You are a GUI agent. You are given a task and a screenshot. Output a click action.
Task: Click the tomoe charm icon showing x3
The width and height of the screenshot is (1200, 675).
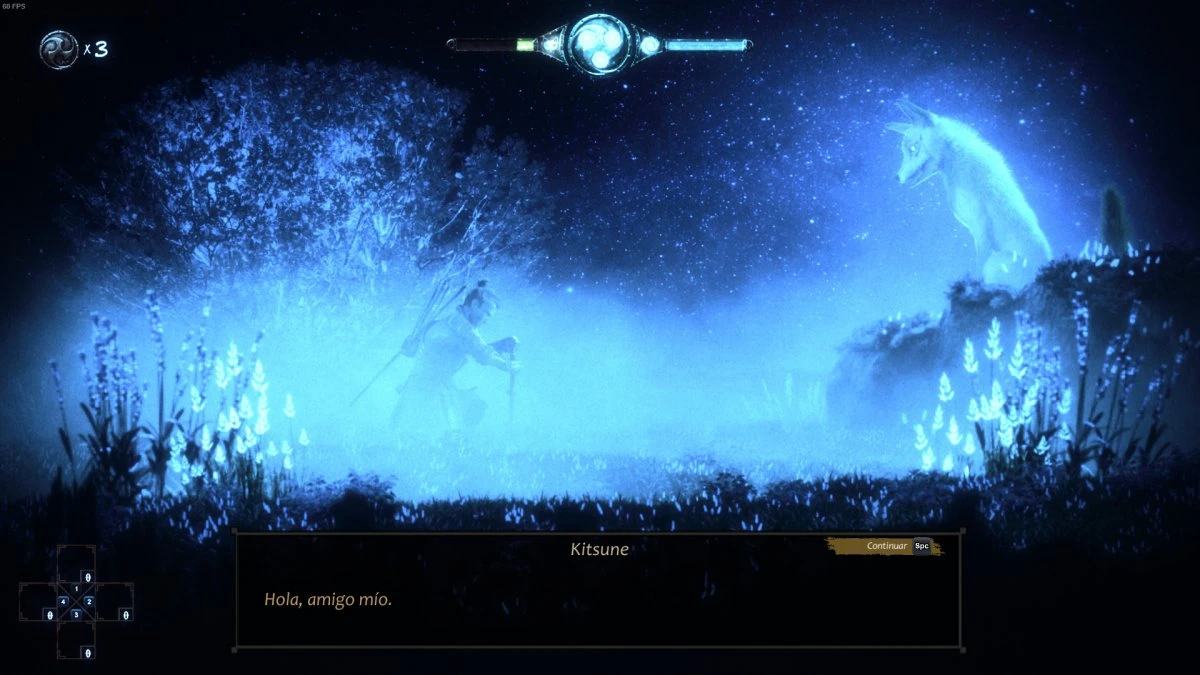point(58,49)
